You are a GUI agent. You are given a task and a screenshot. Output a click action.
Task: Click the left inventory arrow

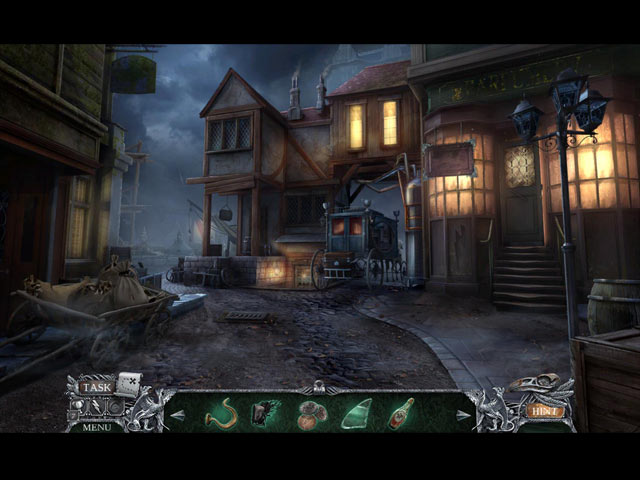(178, 414)
